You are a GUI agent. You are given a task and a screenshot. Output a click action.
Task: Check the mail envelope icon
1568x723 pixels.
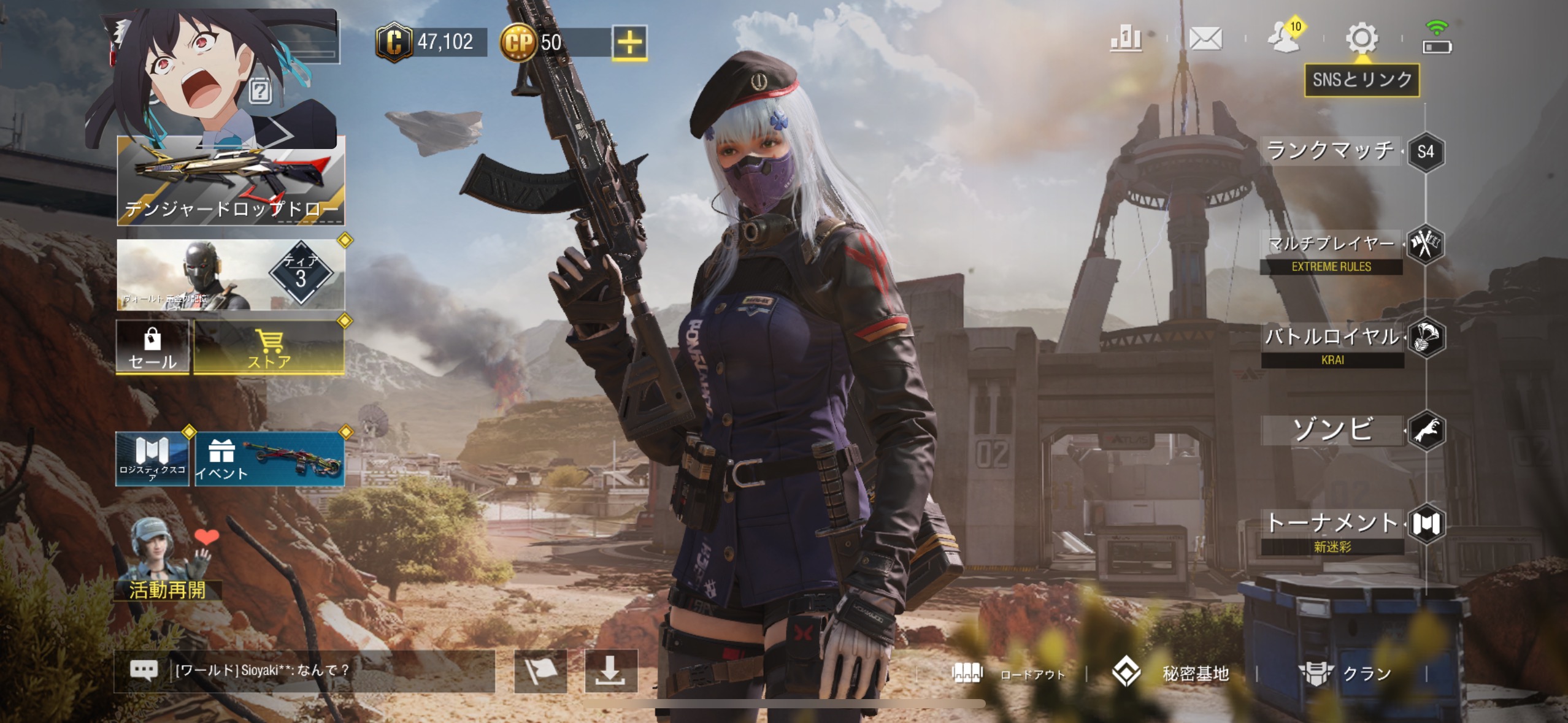point(1205,39)
